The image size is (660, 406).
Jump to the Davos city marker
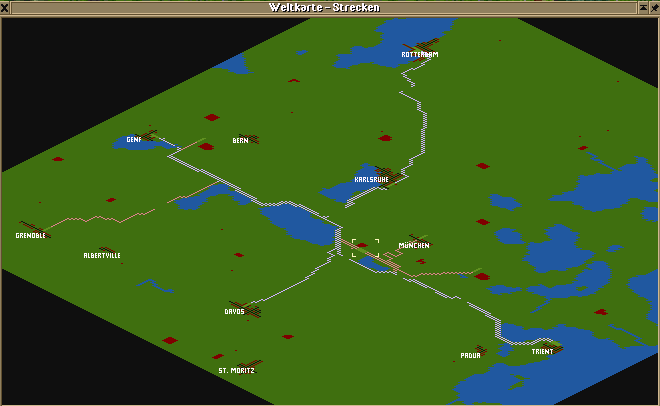pyautogui.click(x=234, y=311)
